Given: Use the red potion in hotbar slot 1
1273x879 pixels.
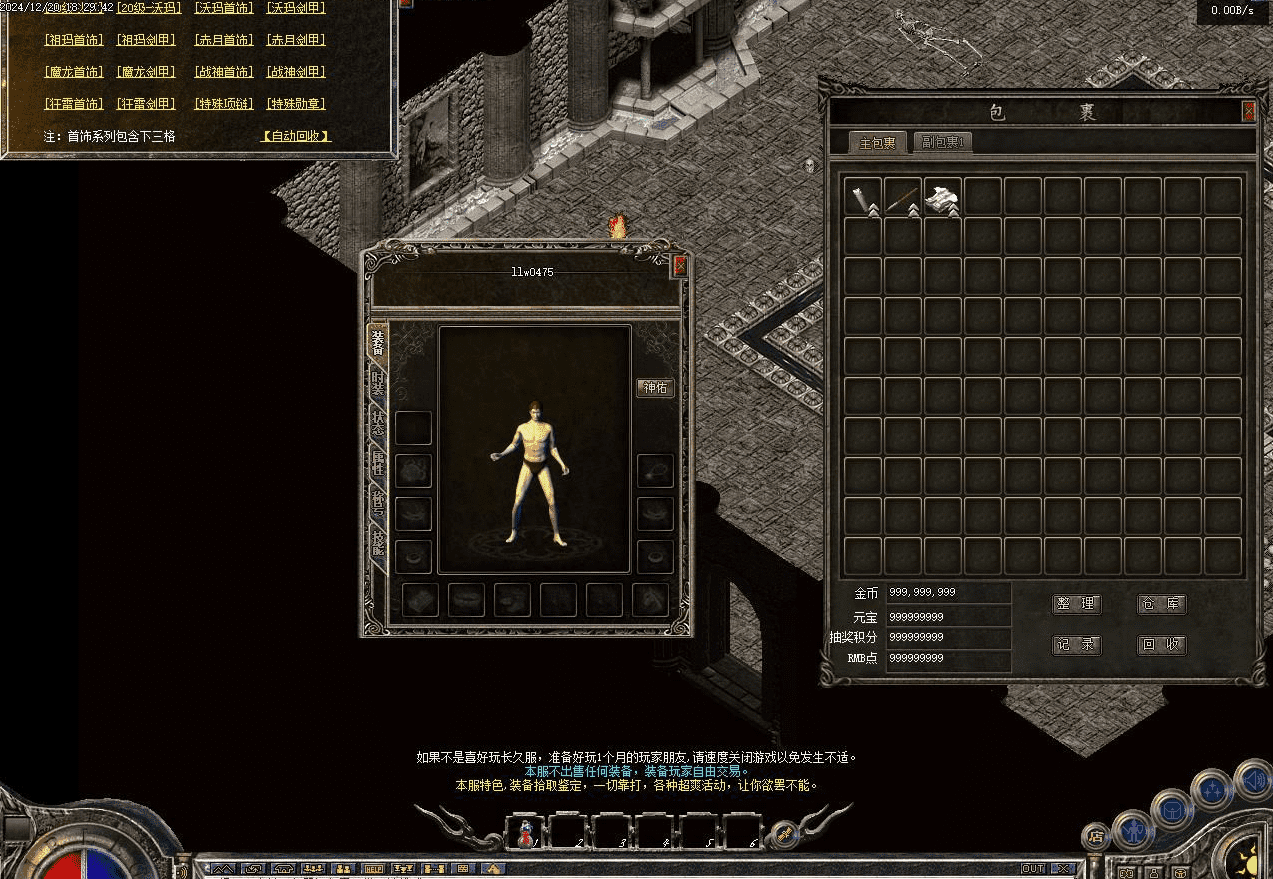Looking at the screenshot, I should [525, 831].
